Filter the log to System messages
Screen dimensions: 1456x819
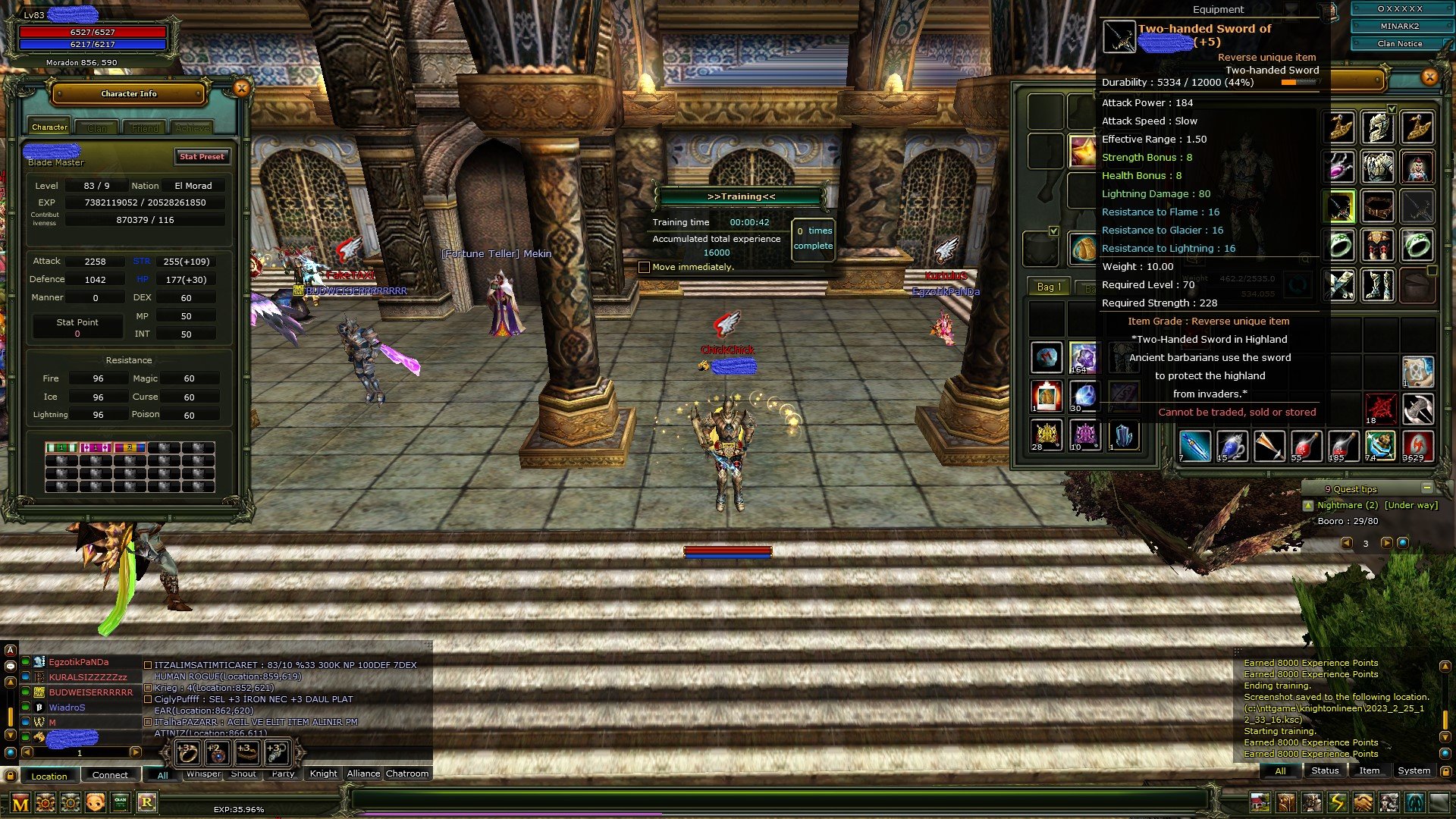[x=1414, y=771]
